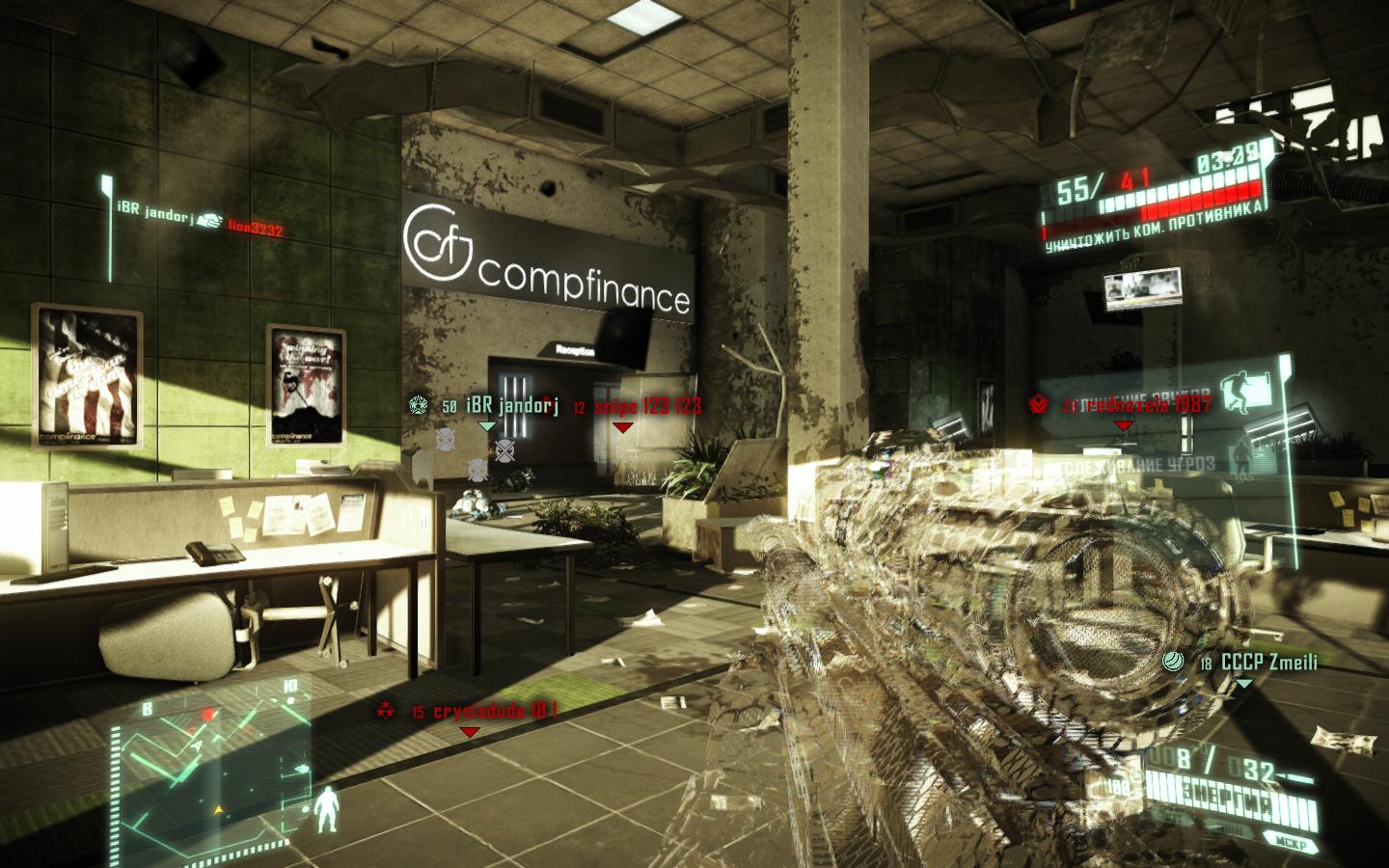Click the red emblem beside crysisdude
The height and width of the screenshot is (868, 1389).
click(384, 712)
